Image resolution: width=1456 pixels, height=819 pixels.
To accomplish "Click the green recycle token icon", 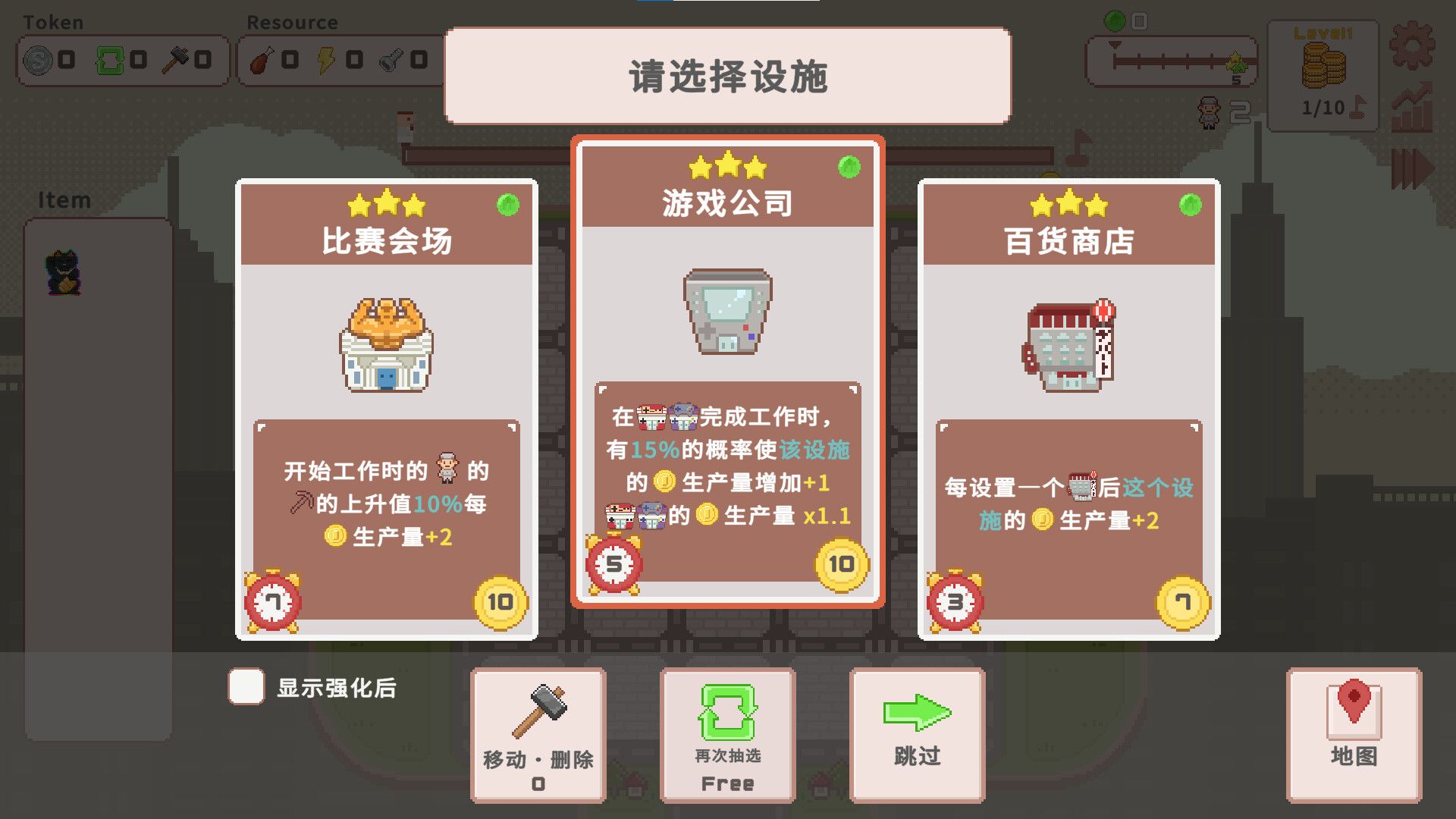I will pyautogui.click(x=111, y=61).
